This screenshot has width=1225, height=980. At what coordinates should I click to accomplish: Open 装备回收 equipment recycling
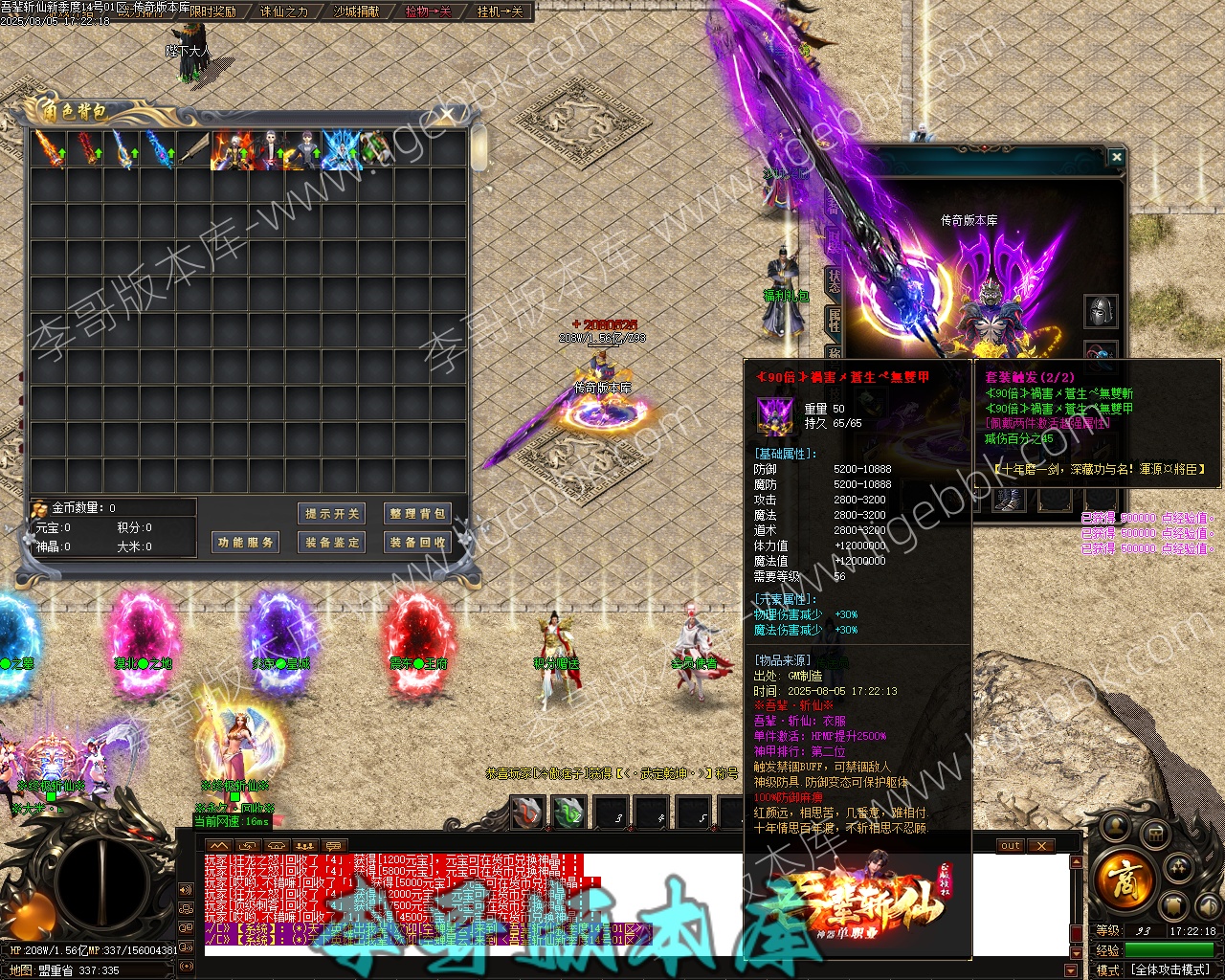(x=416, y=543)
